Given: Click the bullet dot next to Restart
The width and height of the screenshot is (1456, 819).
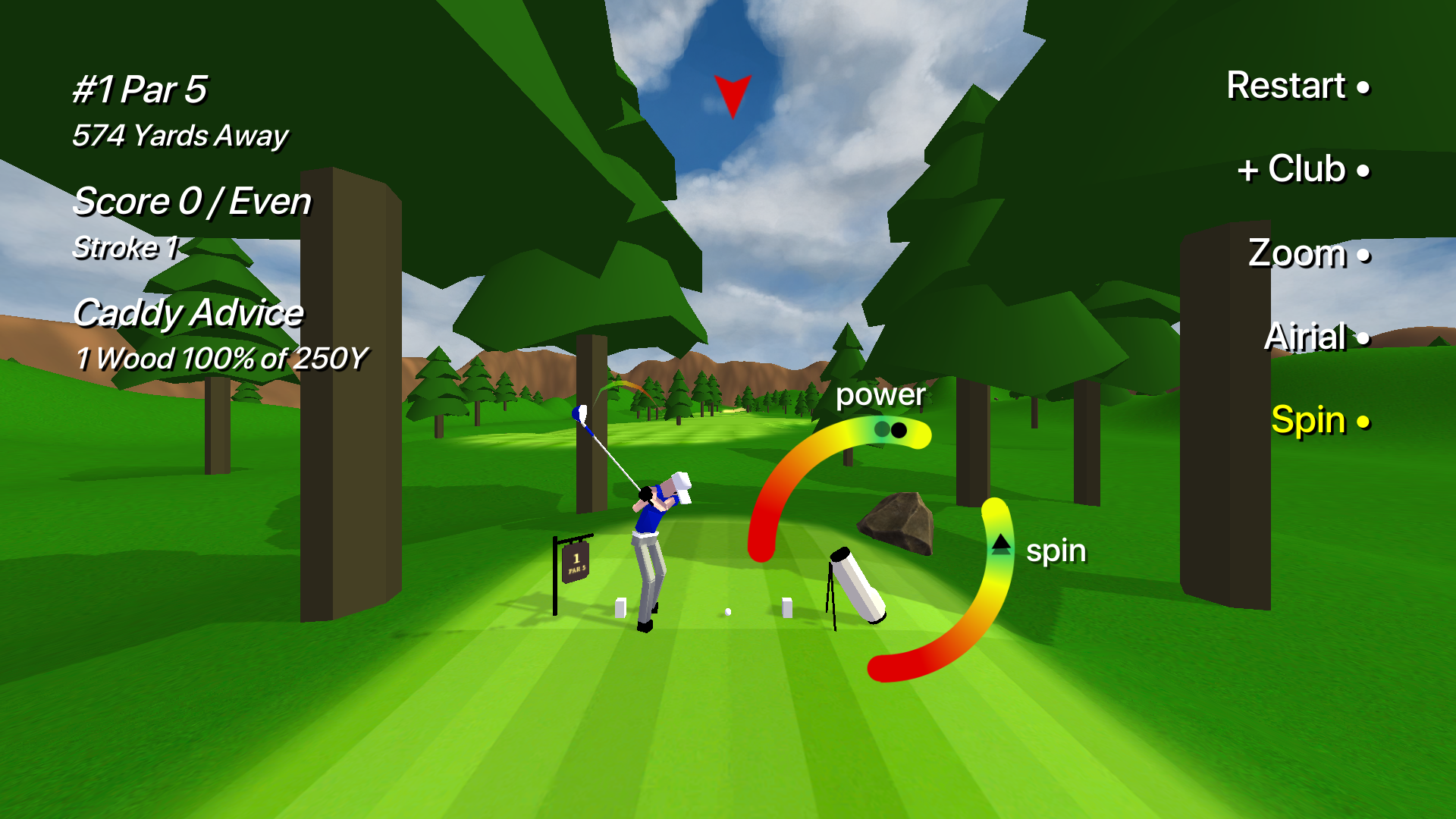Looking at the screenshot, I should tap(1364, 89).
